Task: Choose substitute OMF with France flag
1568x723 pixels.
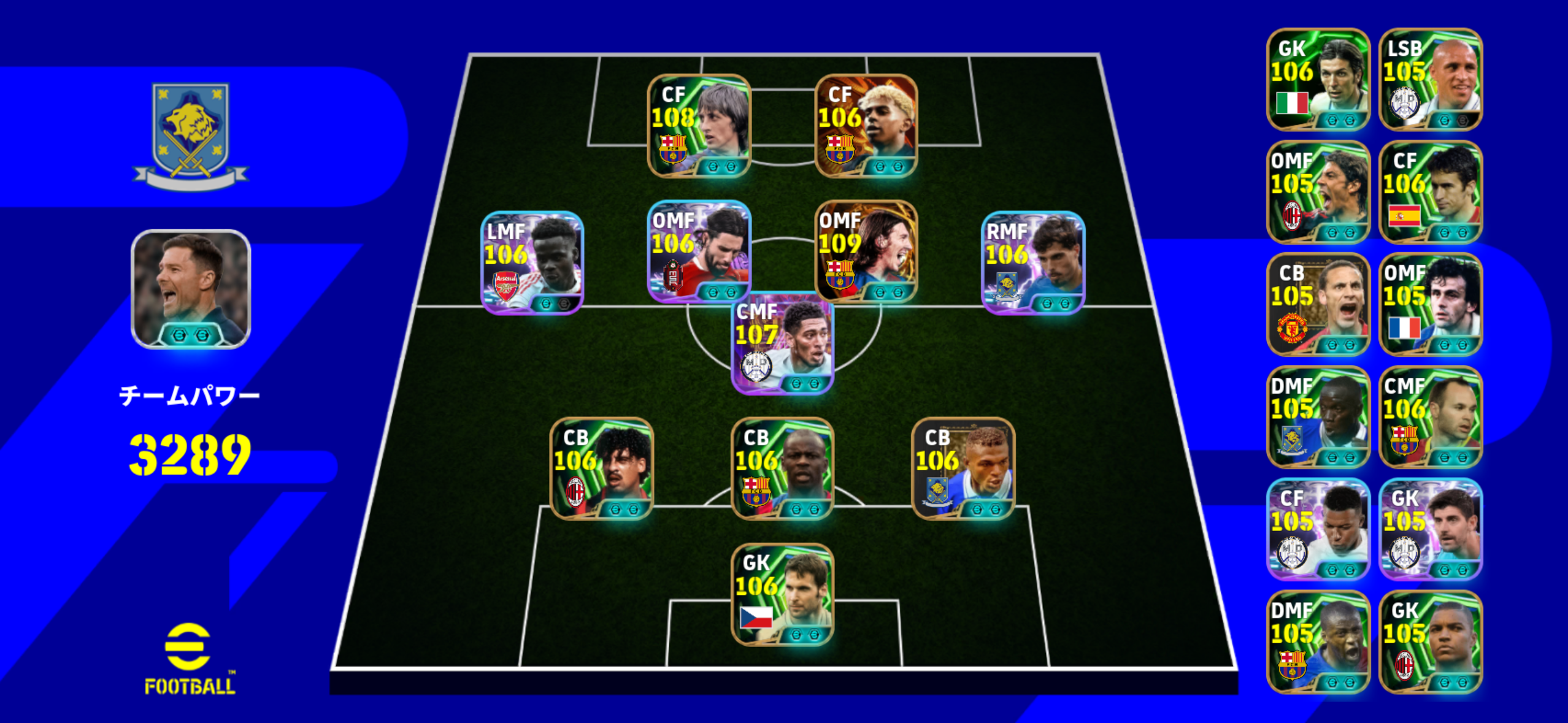Action: (x=1430, y=305)
